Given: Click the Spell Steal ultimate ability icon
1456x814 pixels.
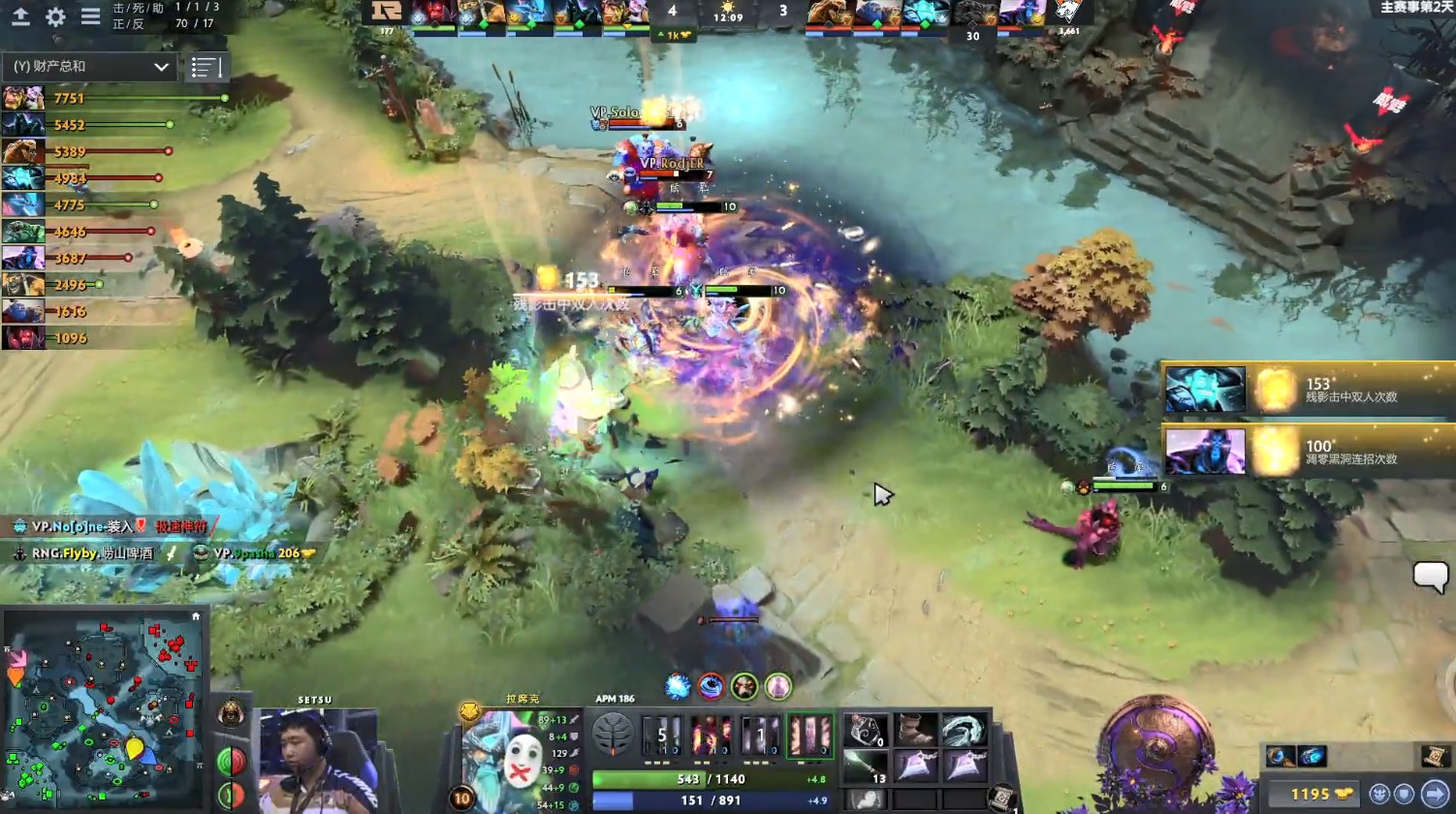Looking at the screenshot, I should (810, 735).
